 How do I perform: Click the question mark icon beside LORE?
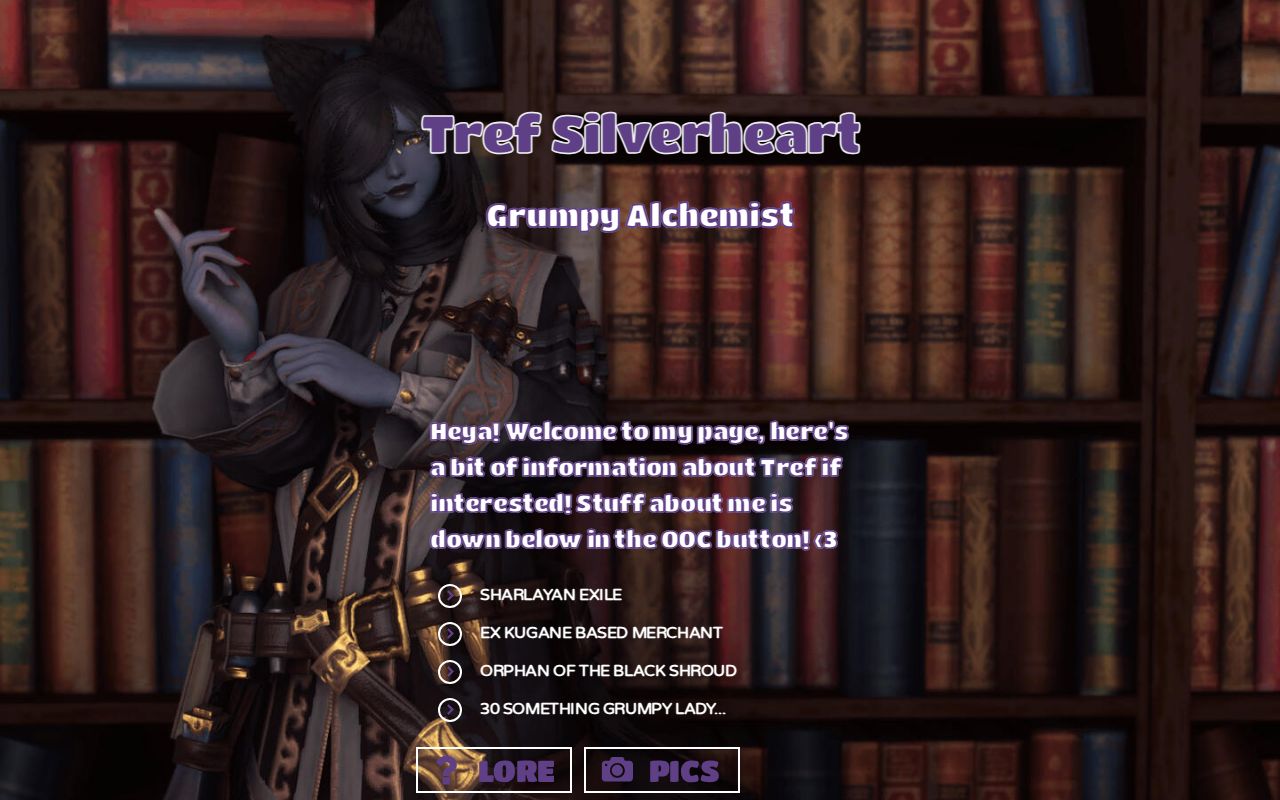[450, 770]
